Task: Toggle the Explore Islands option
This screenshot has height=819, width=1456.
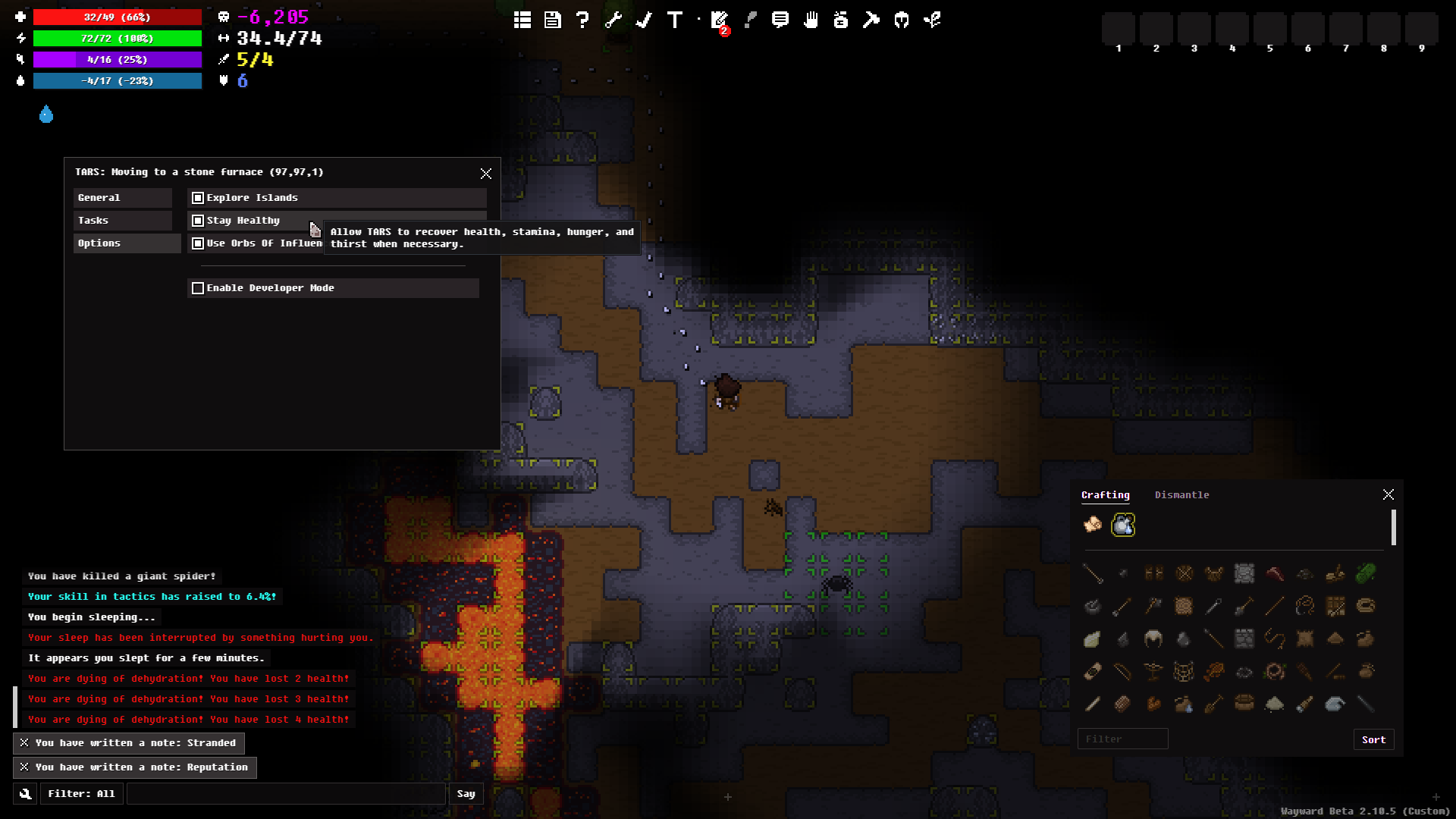Action: [x=198, y=198]
